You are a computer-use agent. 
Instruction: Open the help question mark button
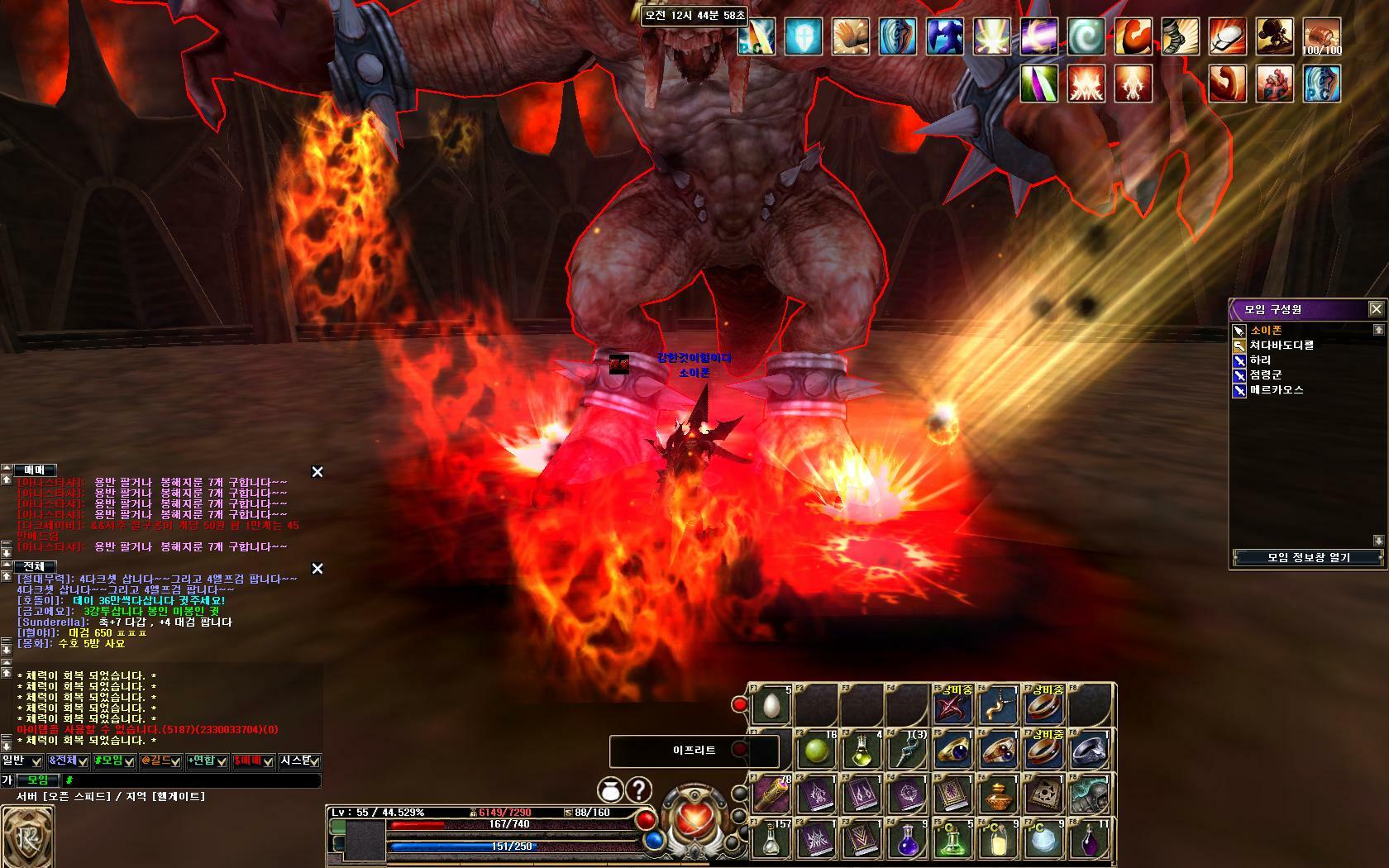point(639,791)
